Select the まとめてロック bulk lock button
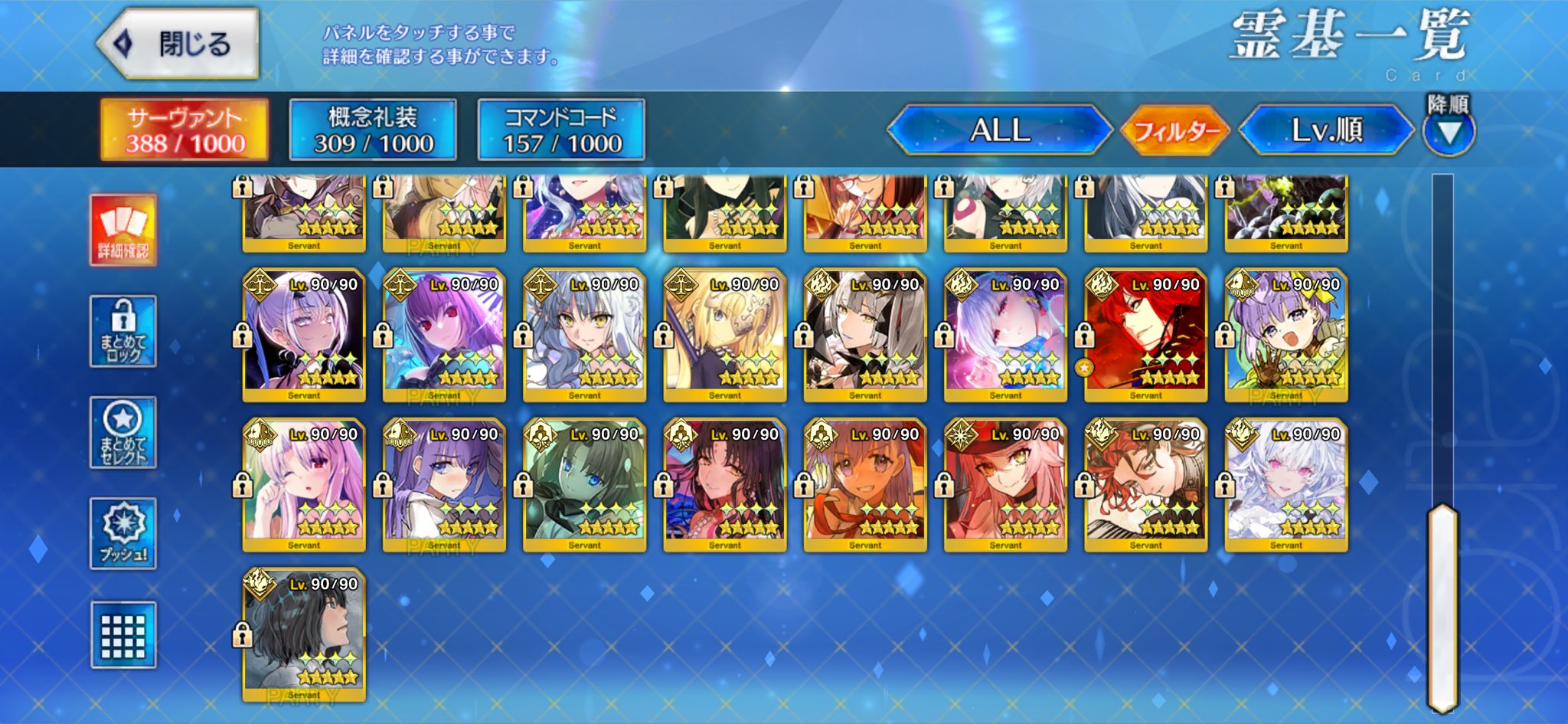1568x724 pixels. click(123, 331)
